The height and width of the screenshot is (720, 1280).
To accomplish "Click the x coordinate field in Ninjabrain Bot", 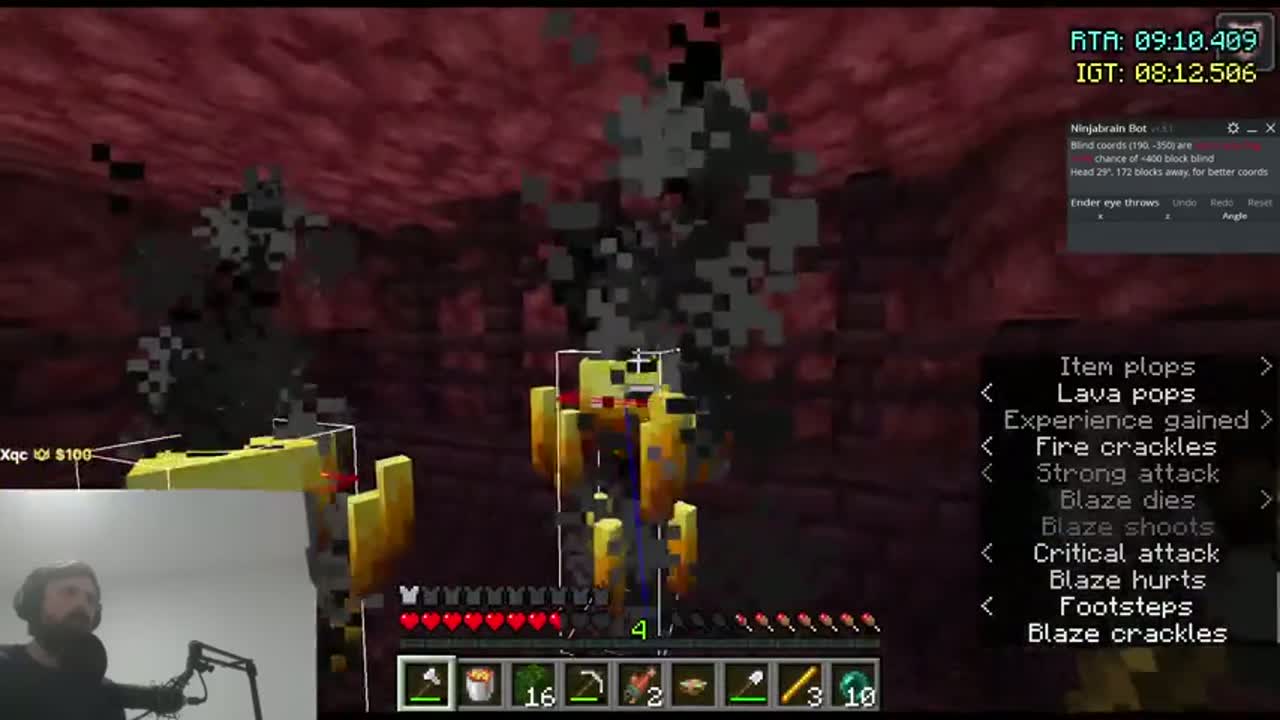I will (x=1100, y=216).
